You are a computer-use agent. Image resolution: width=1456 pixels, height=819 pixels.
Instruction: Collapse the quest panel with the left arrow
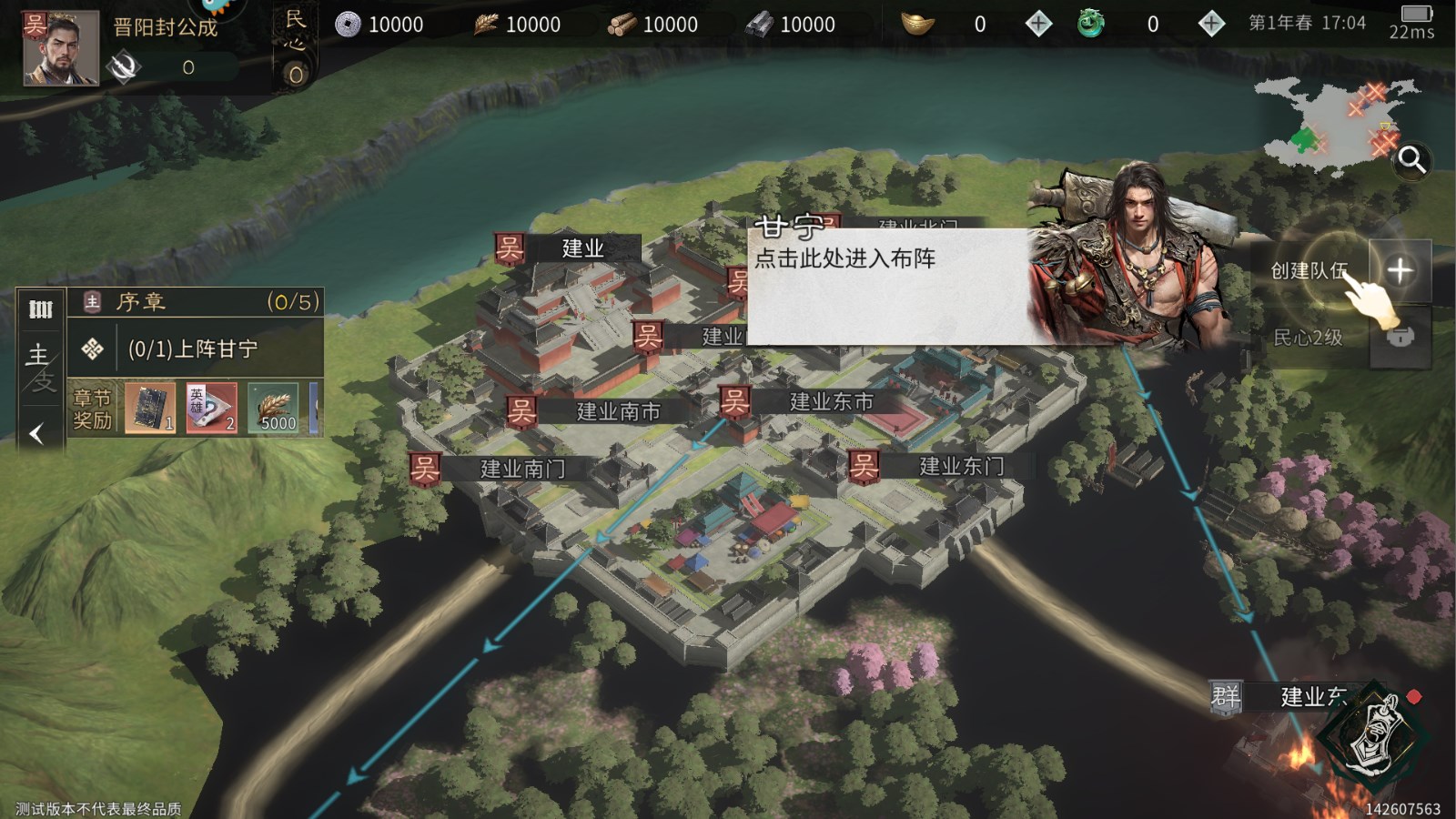pyautogui.click(x=36, y=431)
